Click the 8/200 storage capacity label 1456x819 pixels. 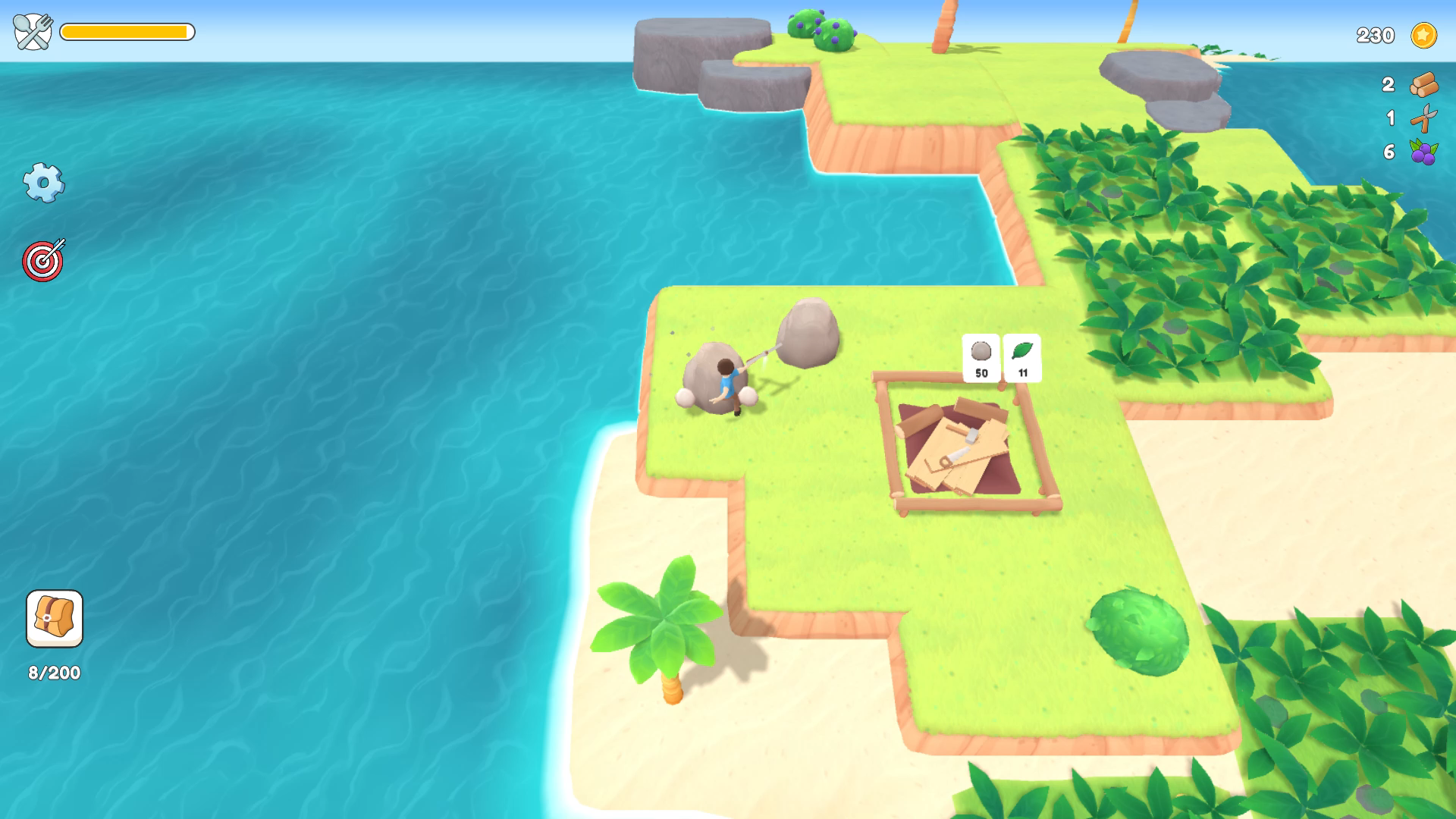click(53, 671)
